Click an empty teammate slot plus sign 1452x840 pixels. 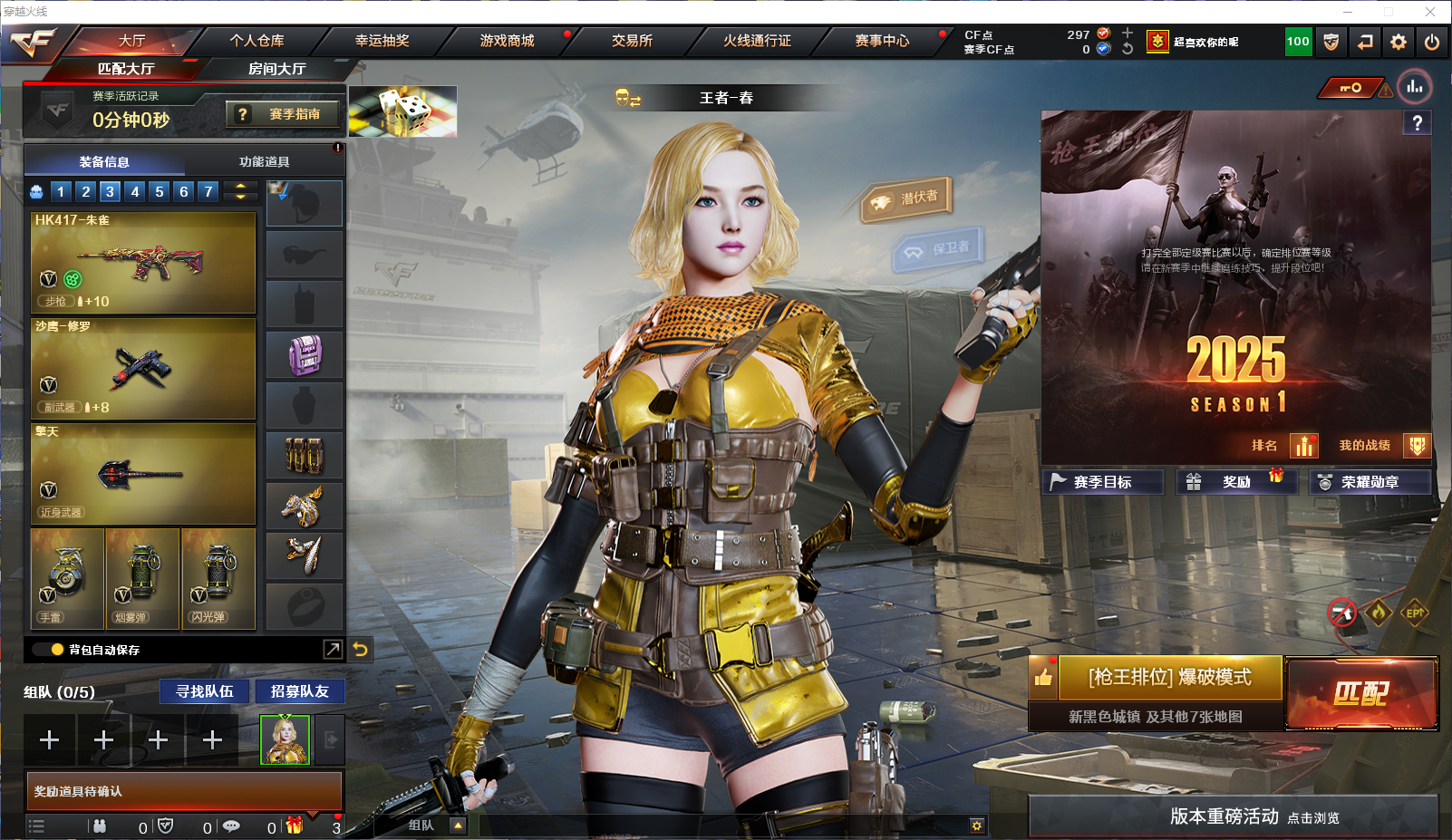point(49,740)
